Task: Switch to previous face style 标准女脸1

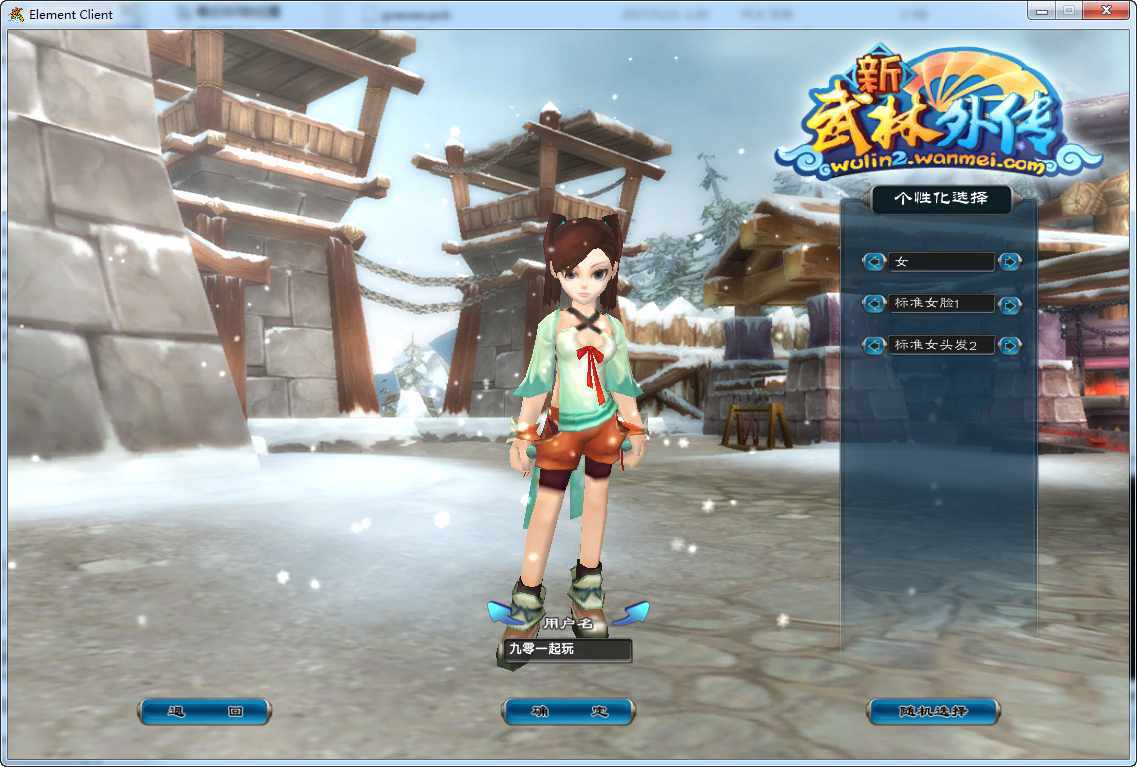Action: (x=875, y=304)
